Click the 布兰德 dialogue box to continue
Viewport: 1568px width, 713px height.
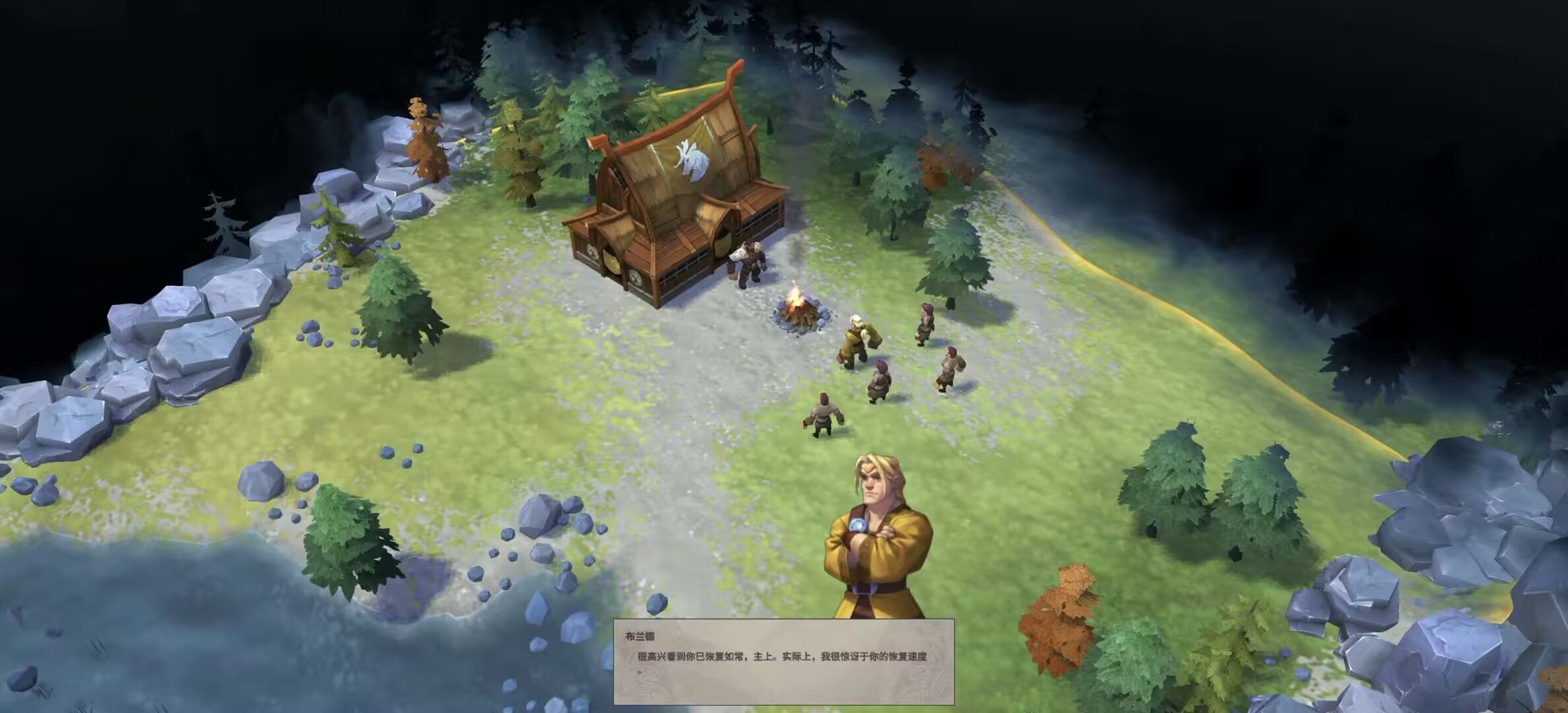click(x=783, y=662)
